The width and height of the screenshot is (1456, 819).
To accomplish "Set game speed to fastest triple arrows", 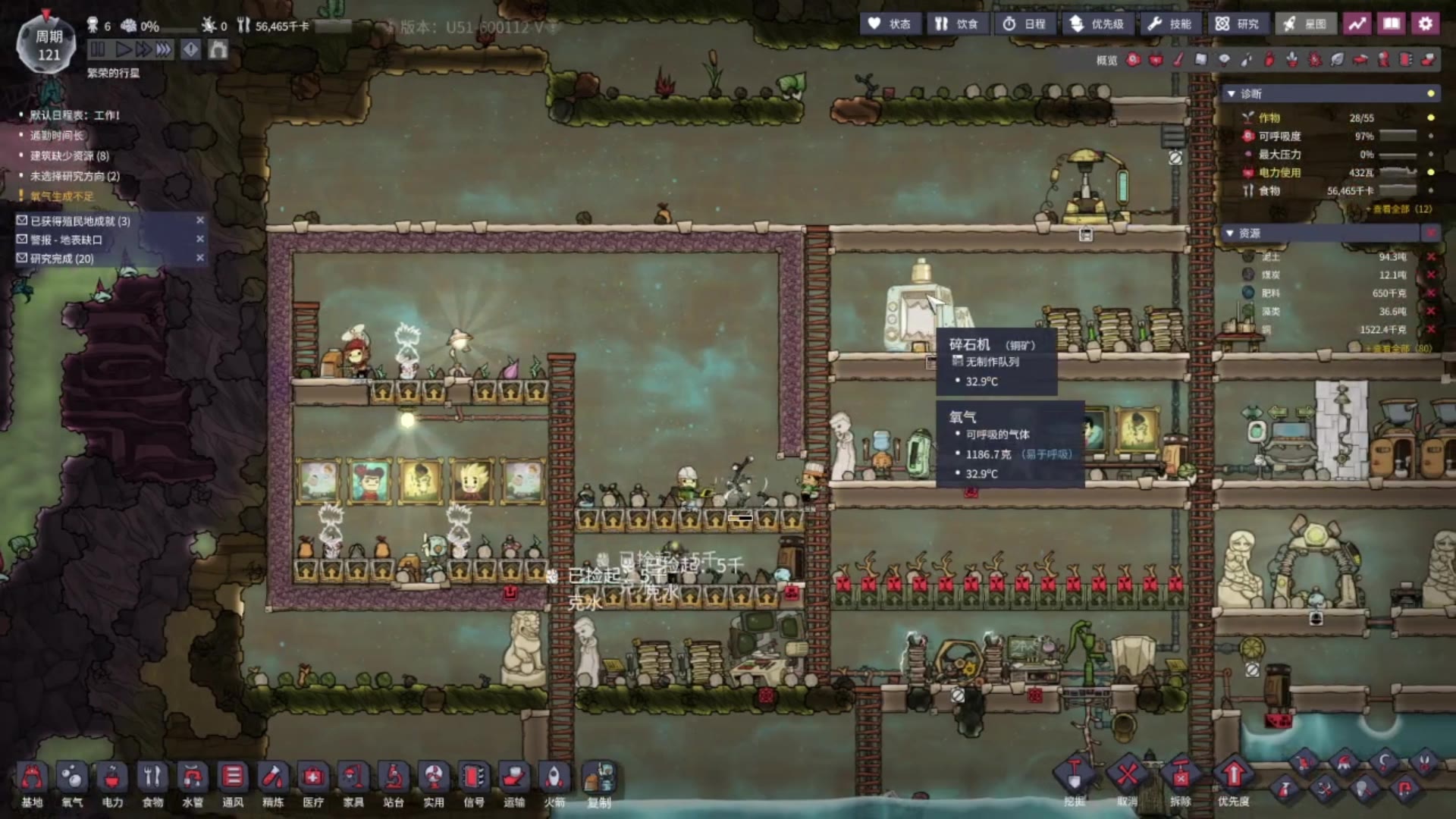I will pos(163,50).
